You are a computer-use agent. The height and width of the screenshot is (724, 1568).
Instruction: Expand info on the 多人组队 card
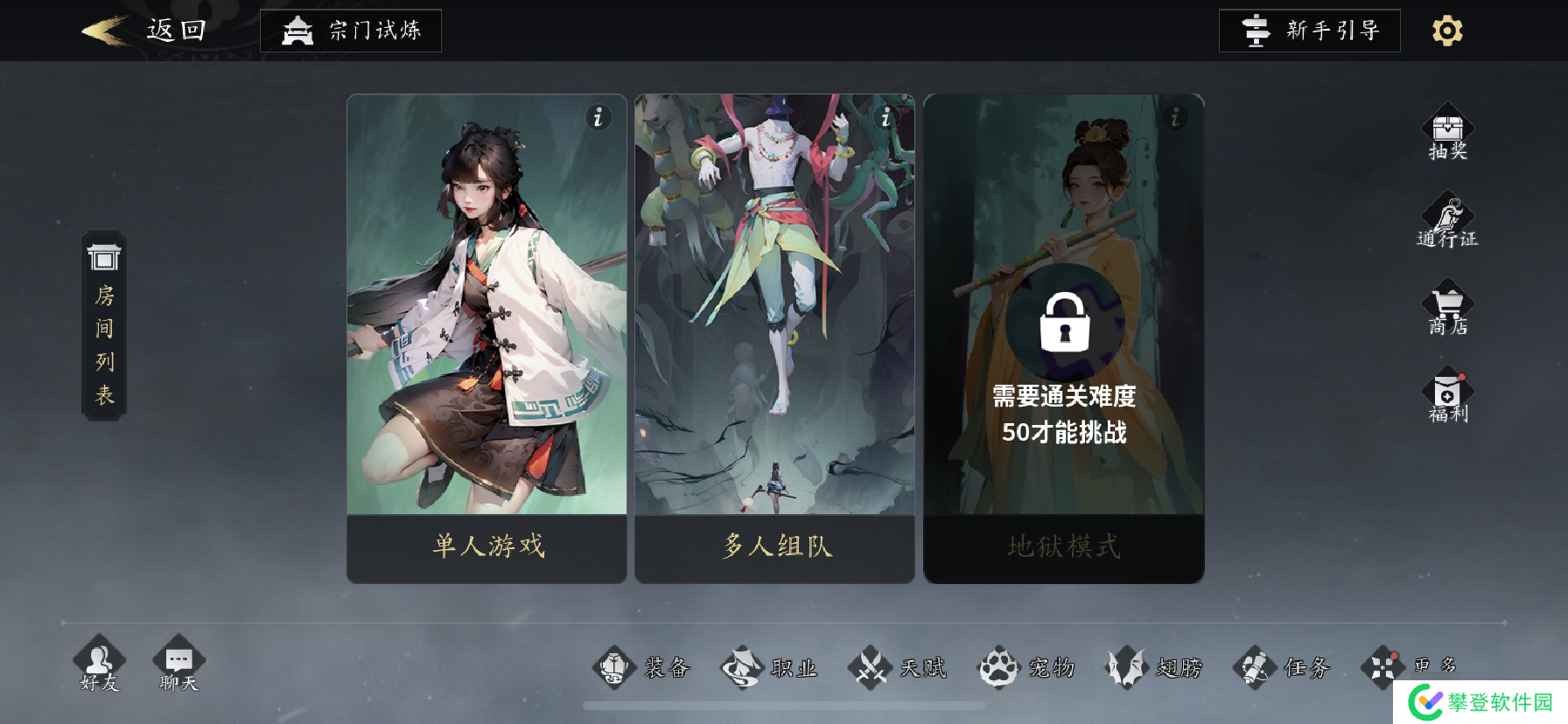[x=886, y=118]
